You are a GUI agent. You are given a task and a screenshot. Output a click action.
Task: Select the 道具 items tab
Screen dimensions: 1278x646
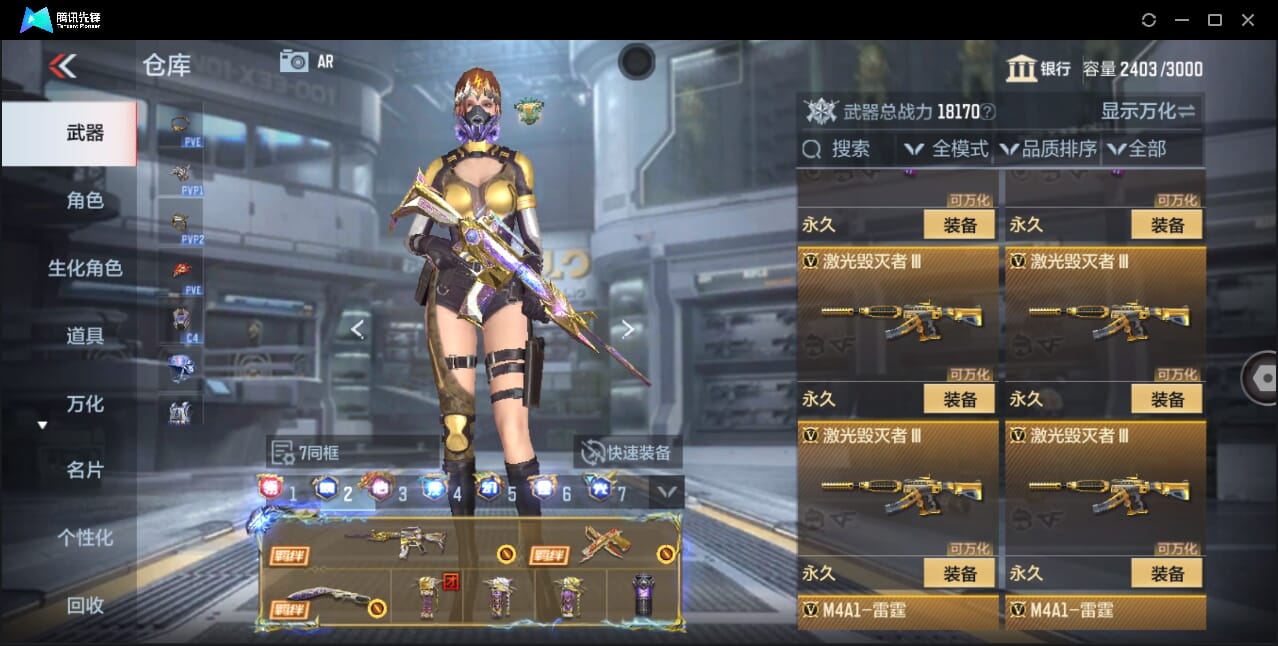pos(85,336)
